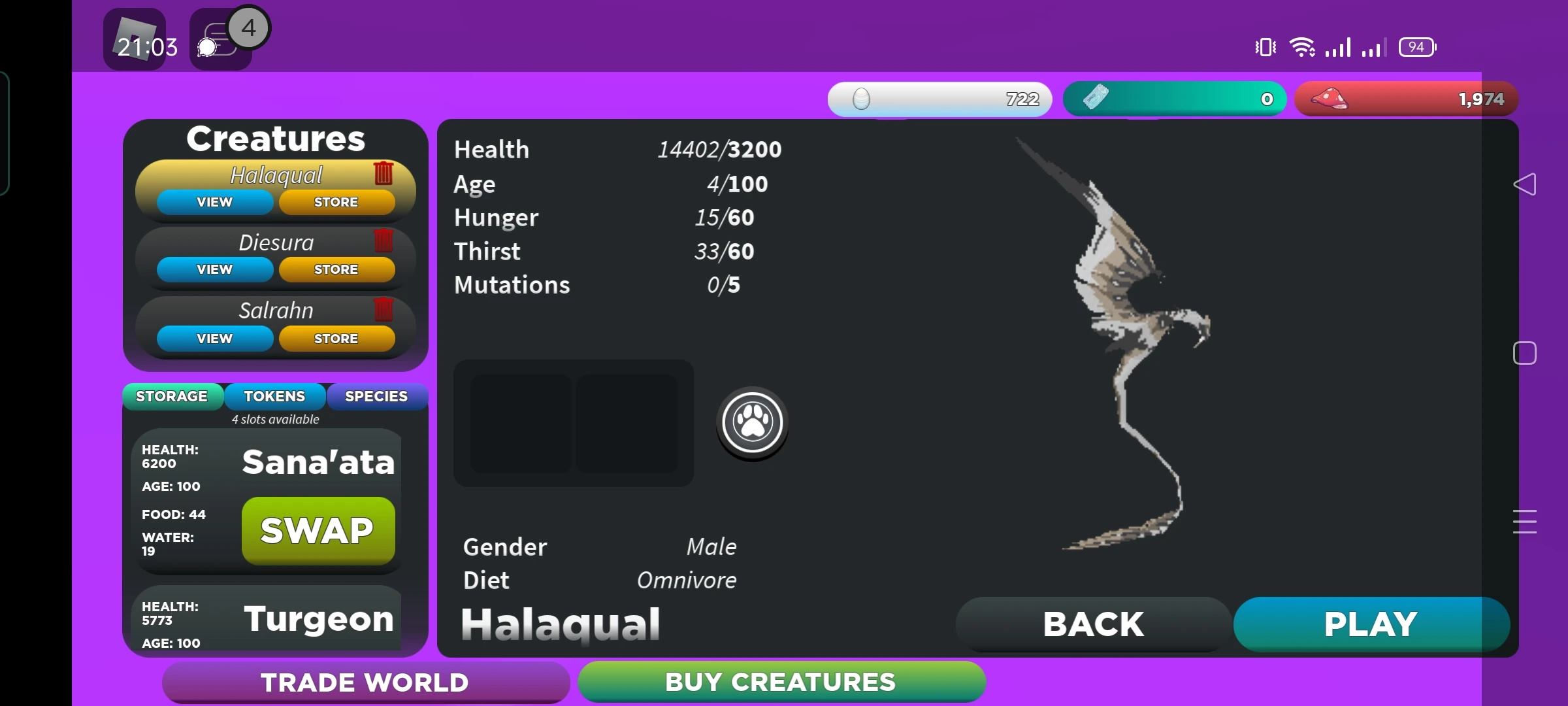Click PLAY to spawn as Halaqual

[x=1370, y=623]
